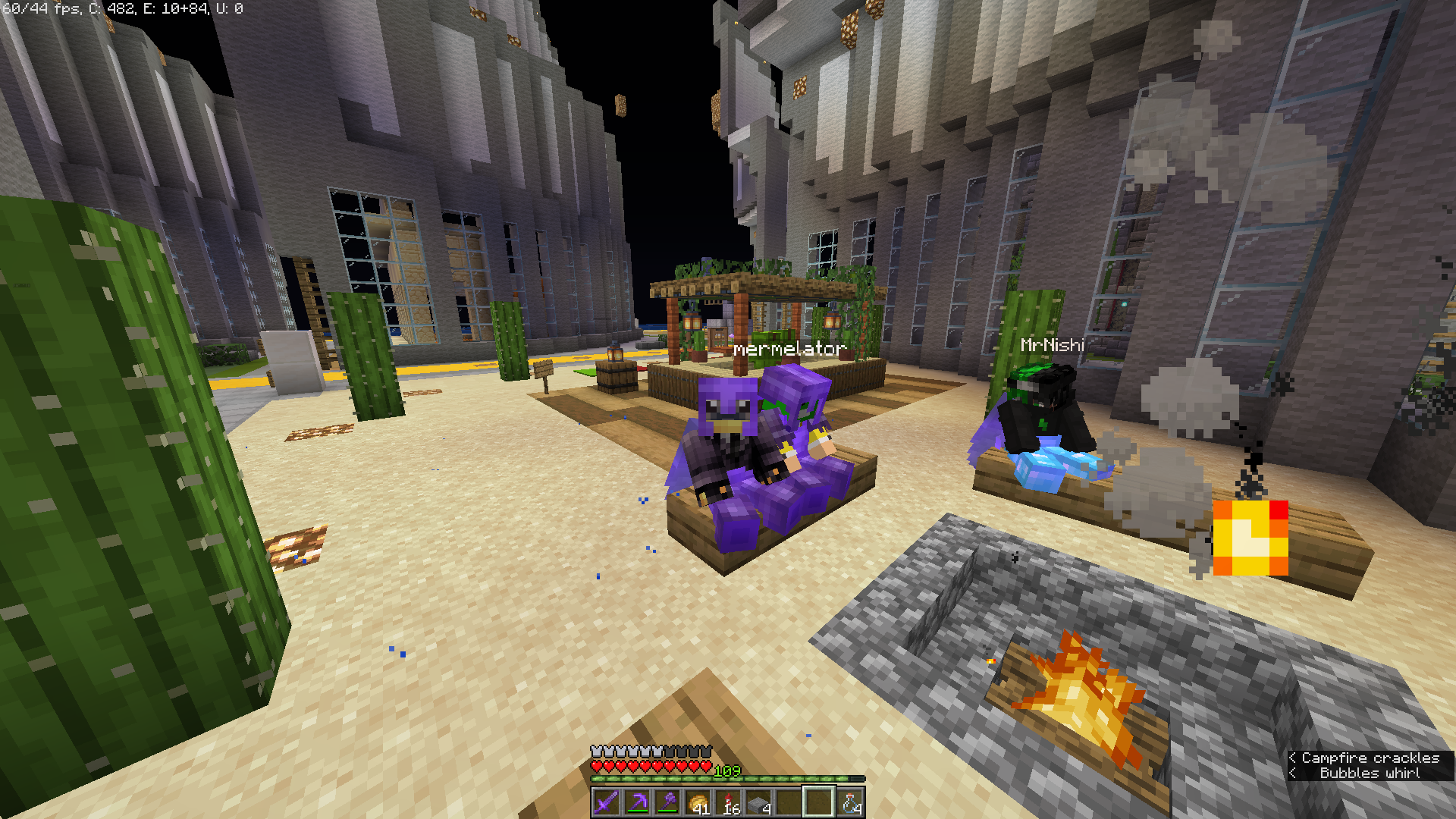The image size is (1456, 819).
Task: Choose the stone slab hotbar slot
Action: click(x=758, y=802)
